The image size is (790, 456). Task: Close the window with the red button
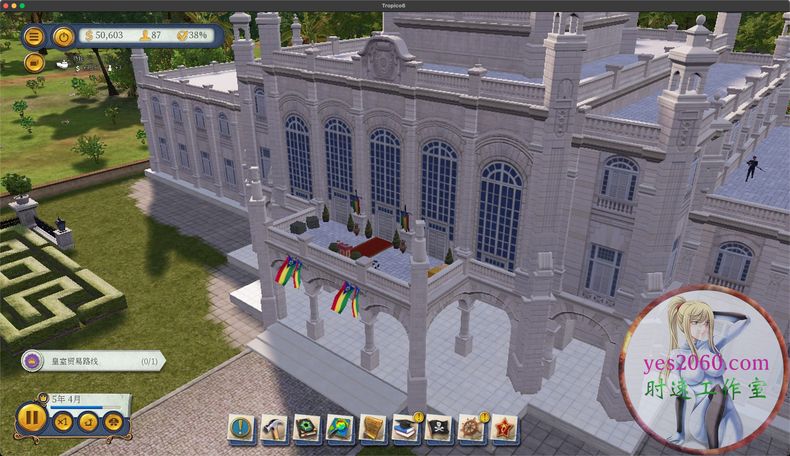pyautogui.click(x=7, y=5)
